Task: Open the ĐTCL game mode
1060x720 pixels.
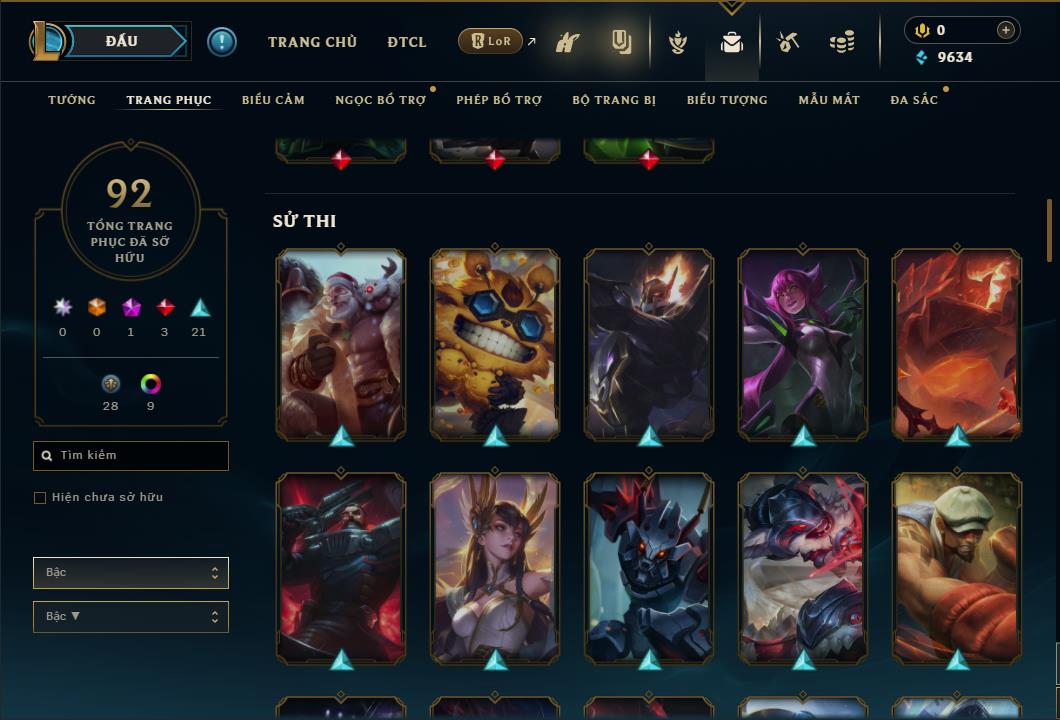Action: (x=406, y=42)
